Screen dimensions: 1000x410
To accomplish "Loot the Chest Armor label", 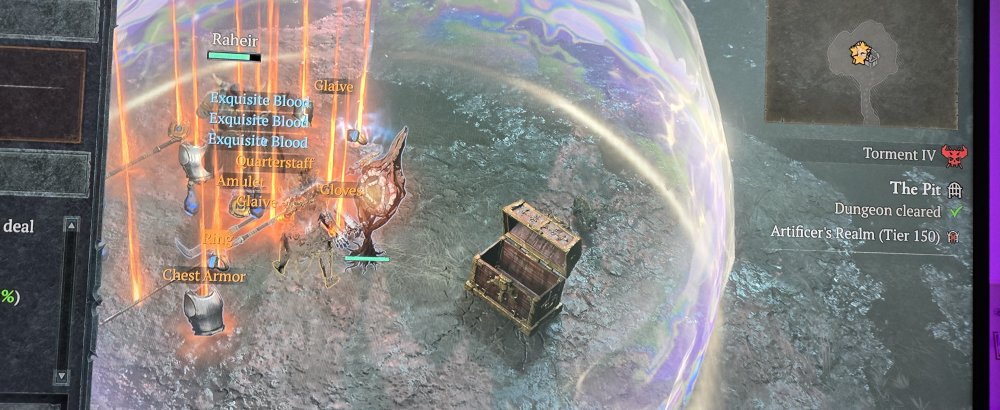I will click(204, 275).
